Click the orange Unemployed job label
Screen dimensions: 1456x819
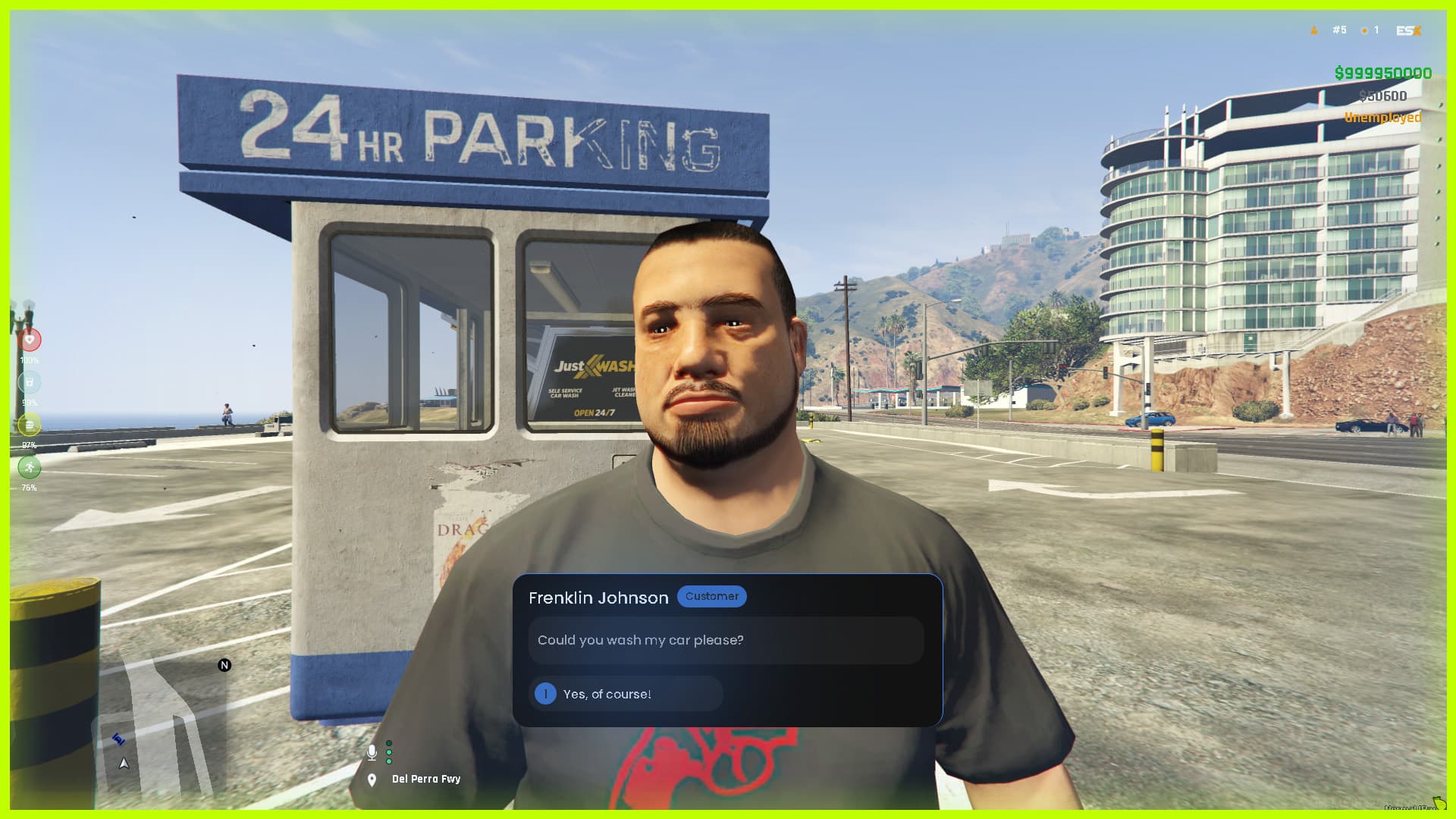click(x=1382, y=118)
